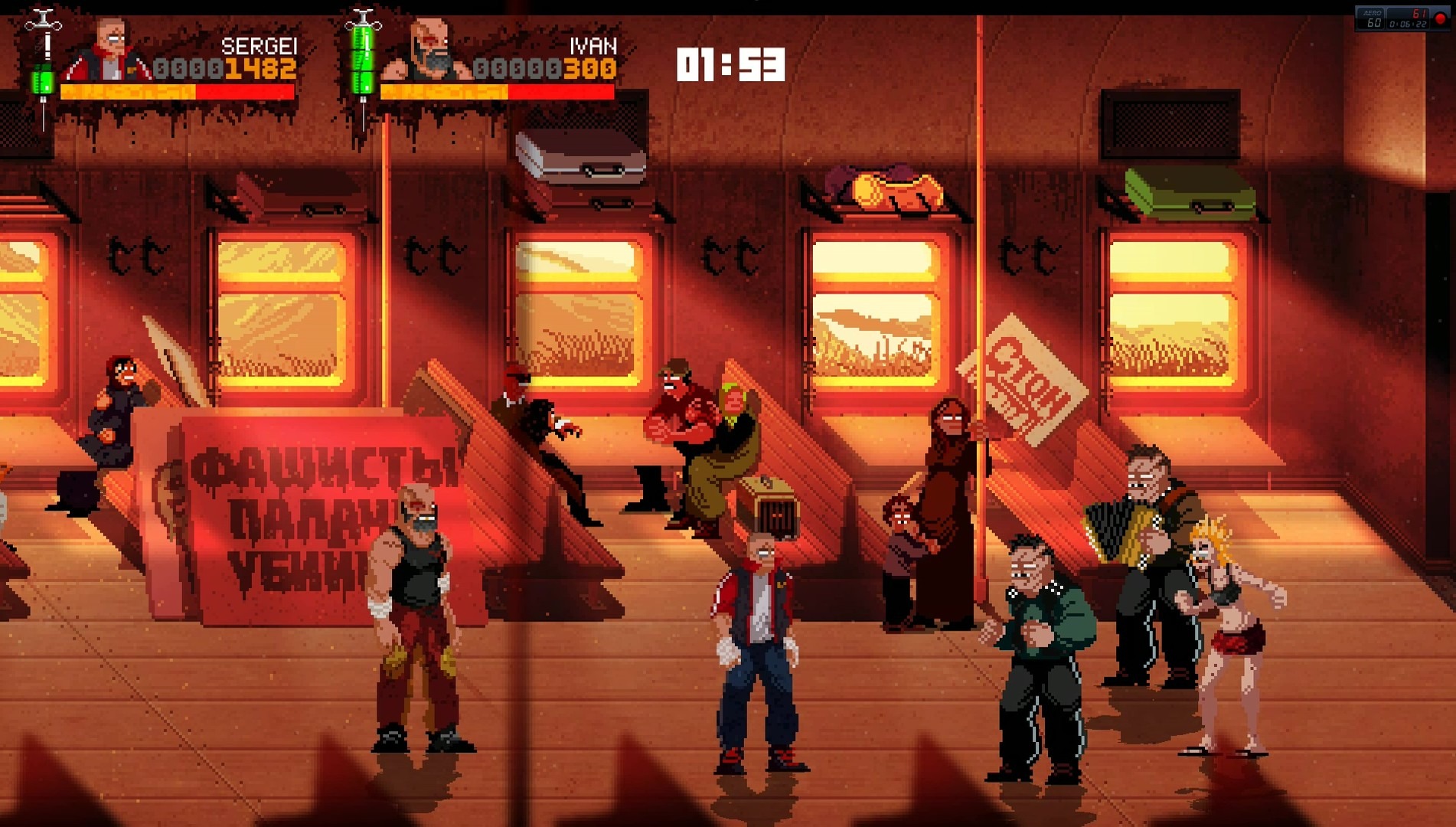Click the match timer showing 01:53
Image resolution: width=1456 pixels, height=827 pixels.
(731, 65)
